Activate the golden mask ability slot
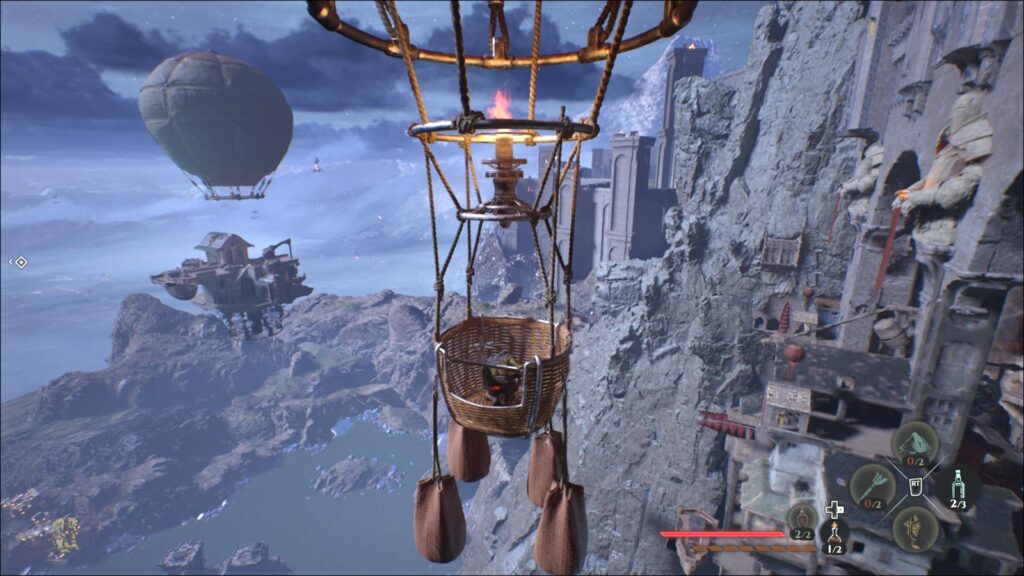1024x576 pixels. (x=914, y=526)
